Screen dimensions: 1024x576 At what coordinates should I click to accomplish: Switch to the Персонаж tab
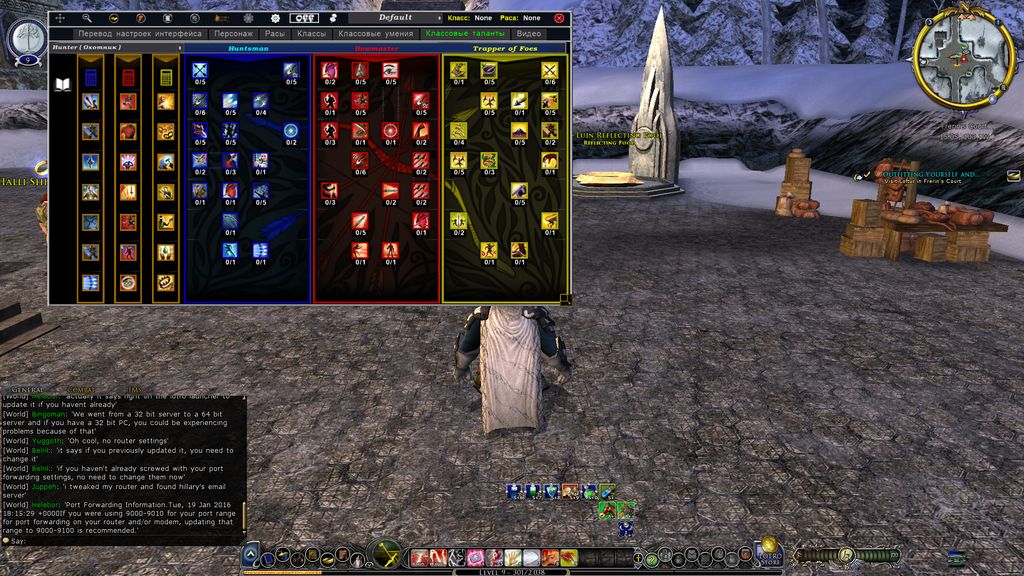pyautogui.click(x=233, y=34)
